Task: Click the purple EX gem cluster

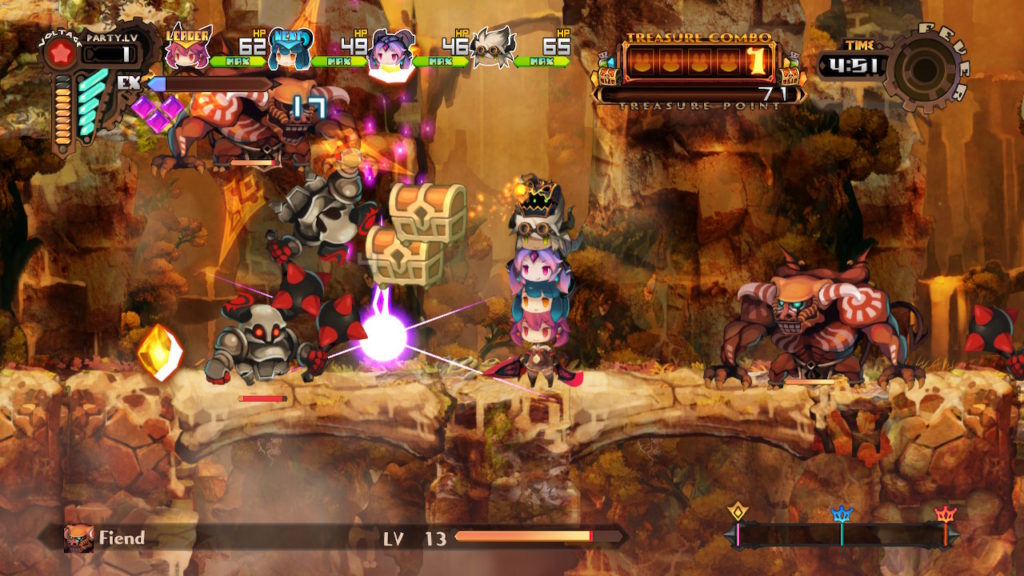Action: coord(156,111)
